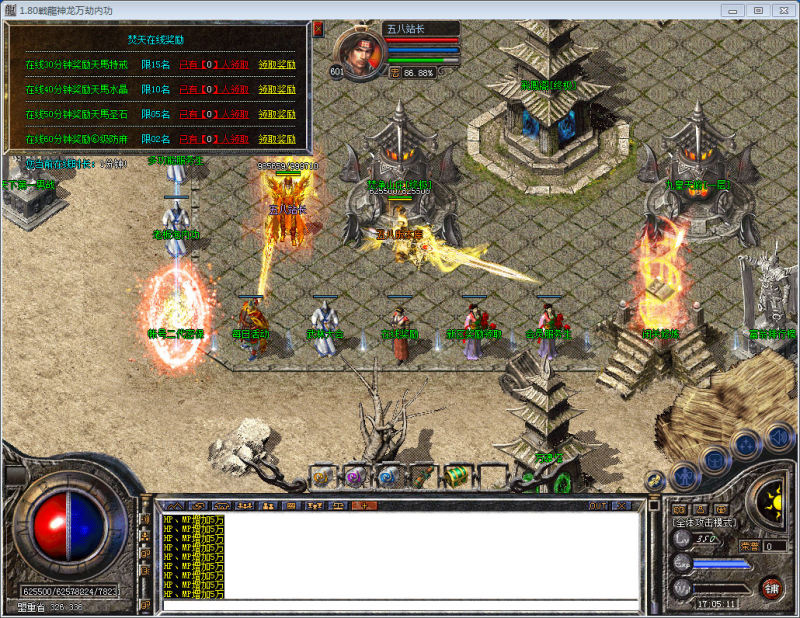800x618 pixels.
Task: Claim the 40-minute online reward
Action: coord(277,88)
